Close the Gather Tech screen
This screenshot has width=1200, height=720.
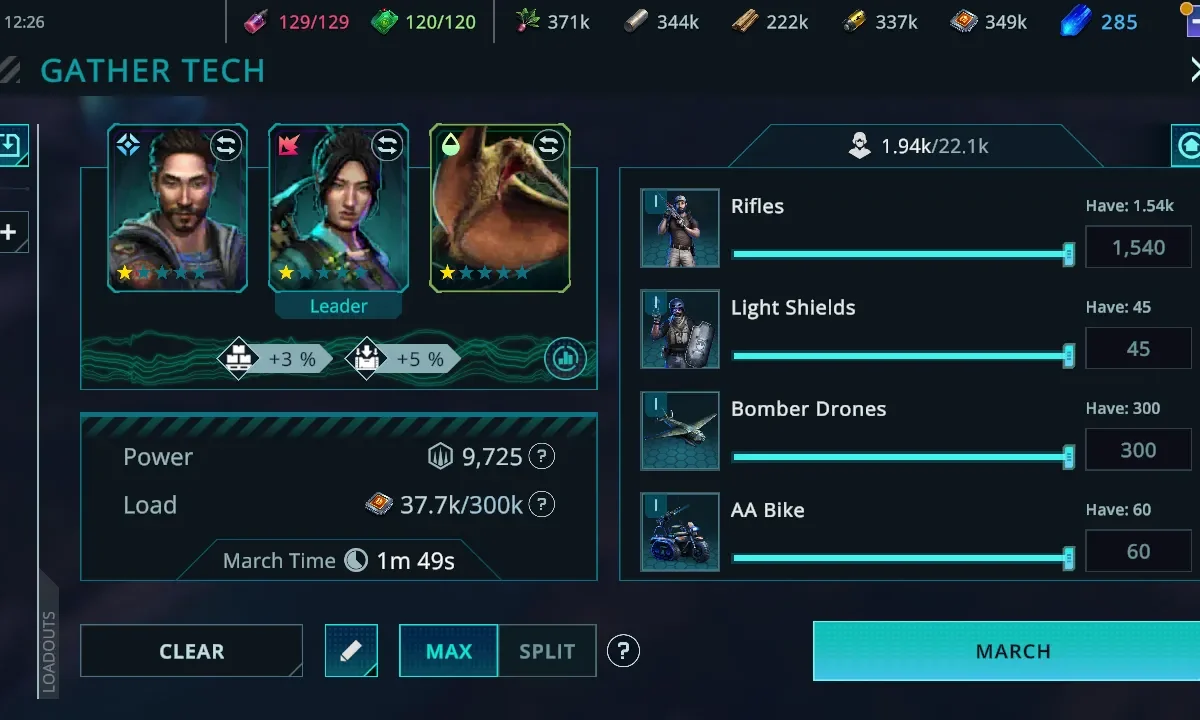point(1194,69)
